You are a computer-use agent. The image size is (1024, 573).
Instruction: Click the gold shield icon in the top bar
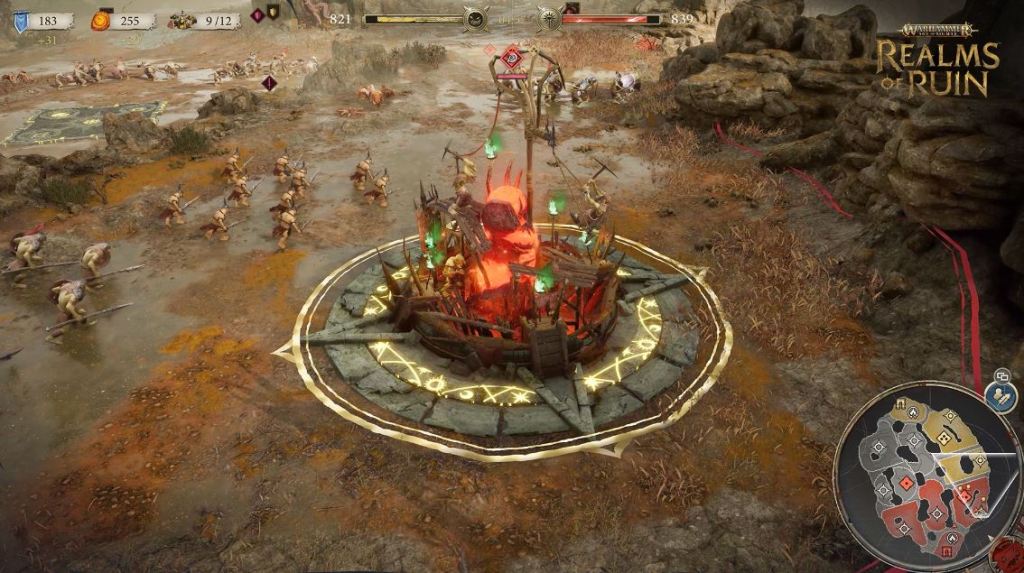(x=273, y=13)
